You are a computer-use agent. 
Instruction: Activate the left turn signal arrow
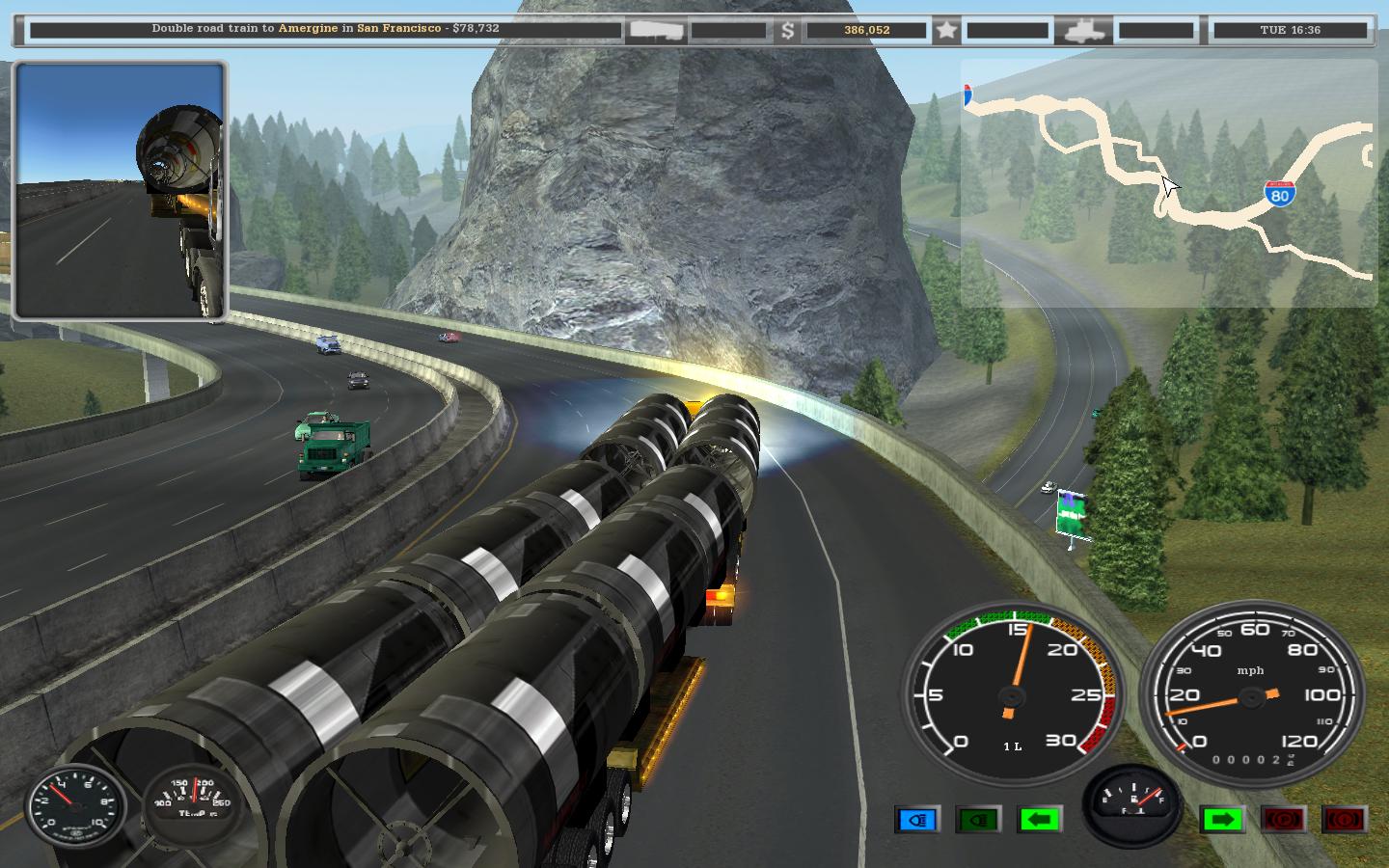coord(1039,820)
